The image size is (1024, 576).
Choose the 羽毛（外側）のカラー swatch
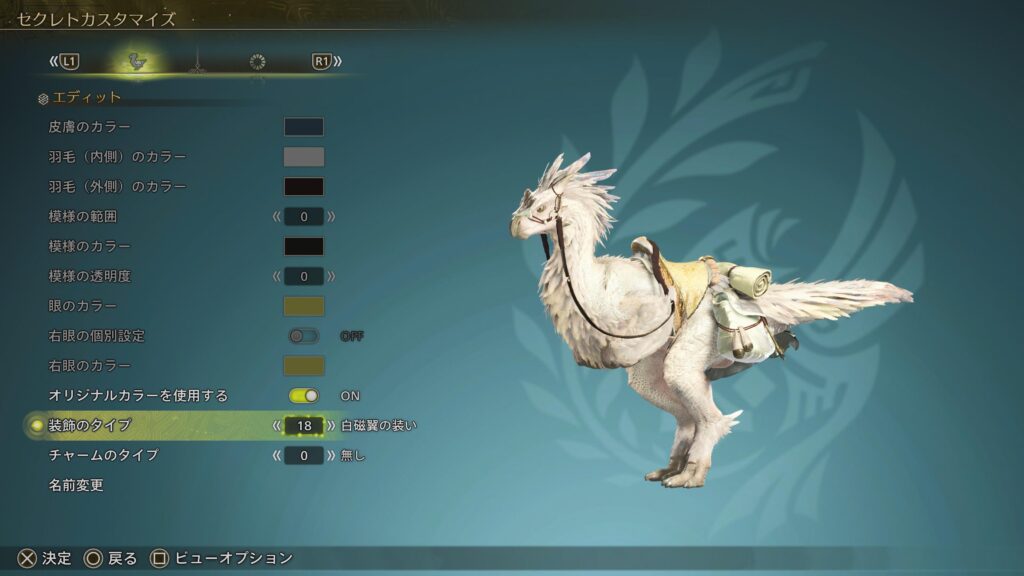pyautogui.click(x=303, y=187)
